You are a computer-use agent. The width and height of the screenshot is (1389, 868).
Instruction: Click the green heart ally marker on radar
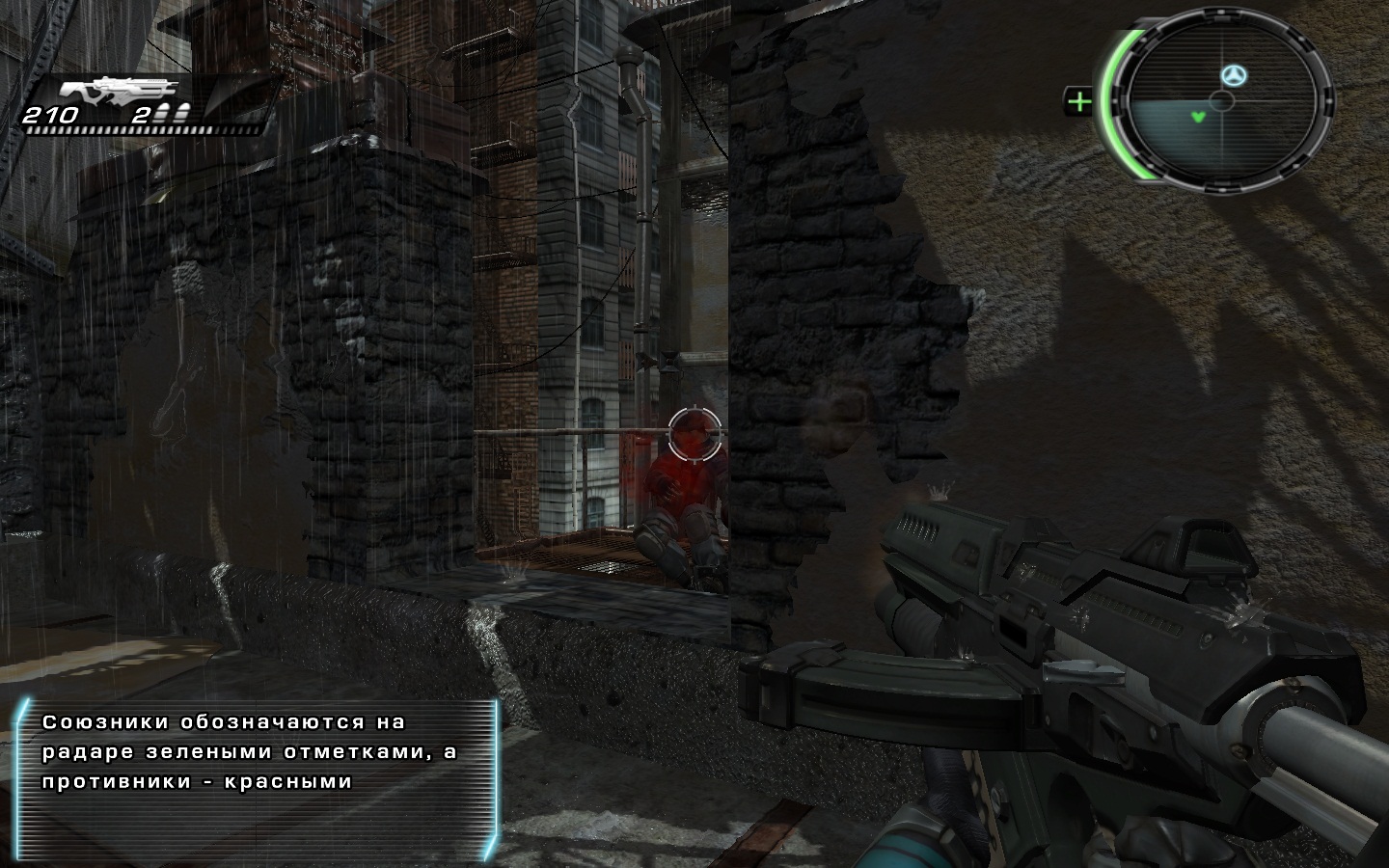pyautogui.click(x=1197, y=118)
